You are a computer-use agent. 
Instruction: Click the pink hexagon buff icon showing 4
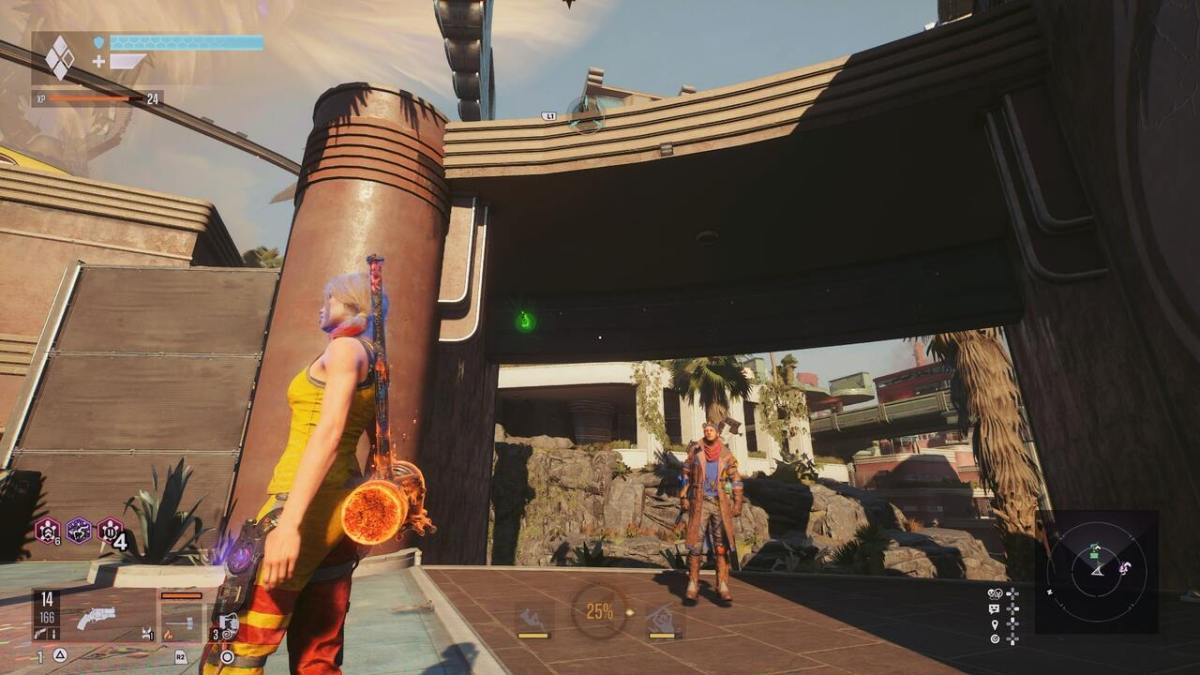tap(111, 530)
